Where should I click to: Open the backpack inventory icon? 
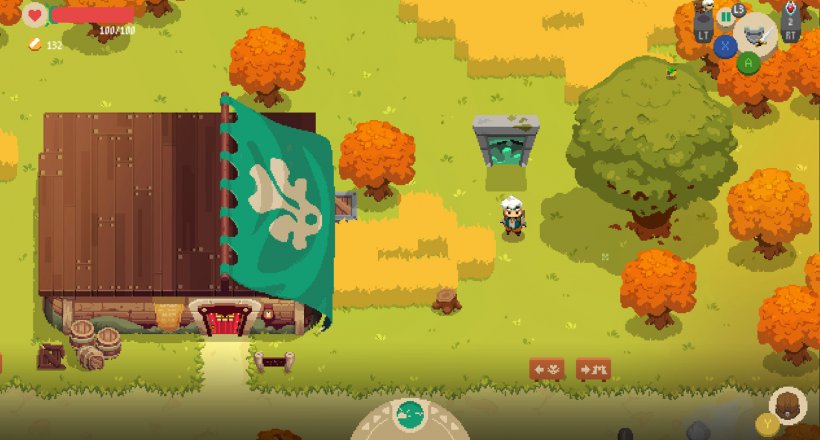[788, 405]
